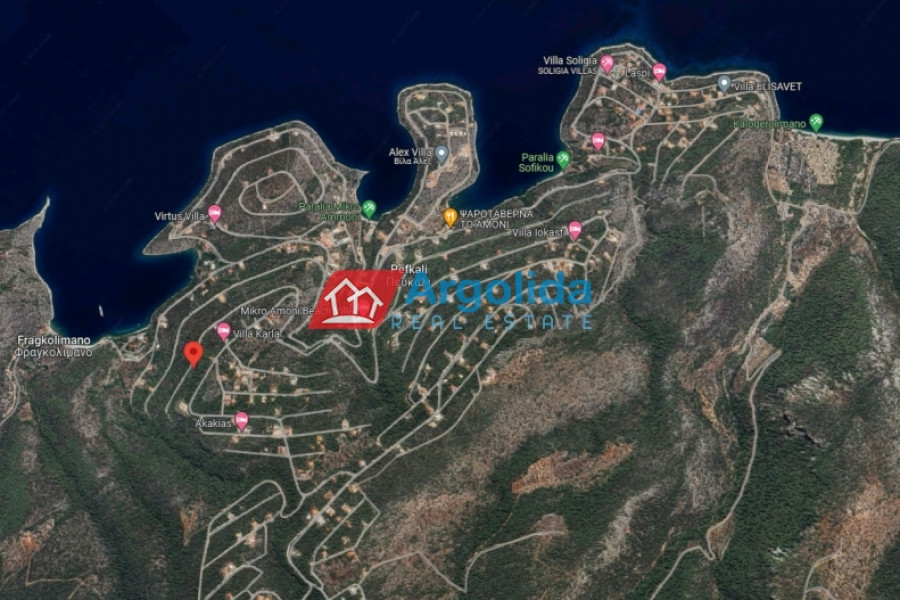Select the red dropped location pin
The image size is (900, 600).
(194, 353)
